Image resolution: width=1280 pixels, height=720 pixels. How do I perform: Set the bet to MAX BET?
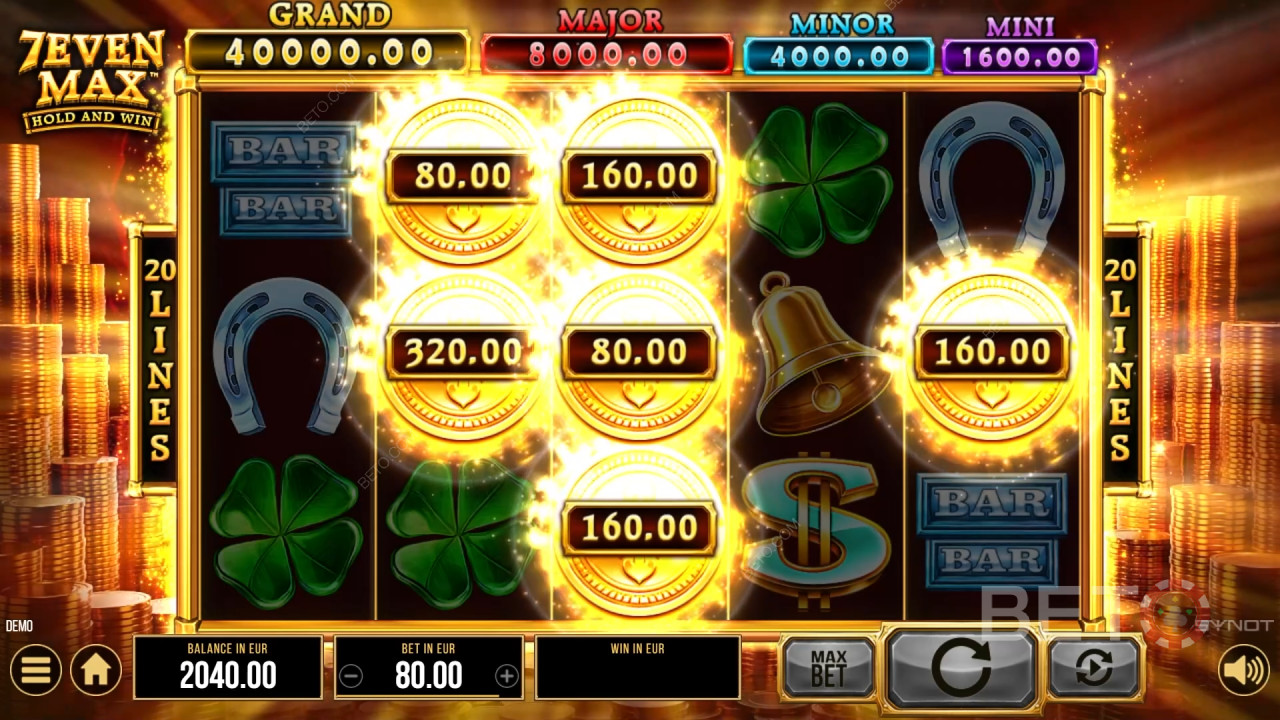click(x=828, y=668)
